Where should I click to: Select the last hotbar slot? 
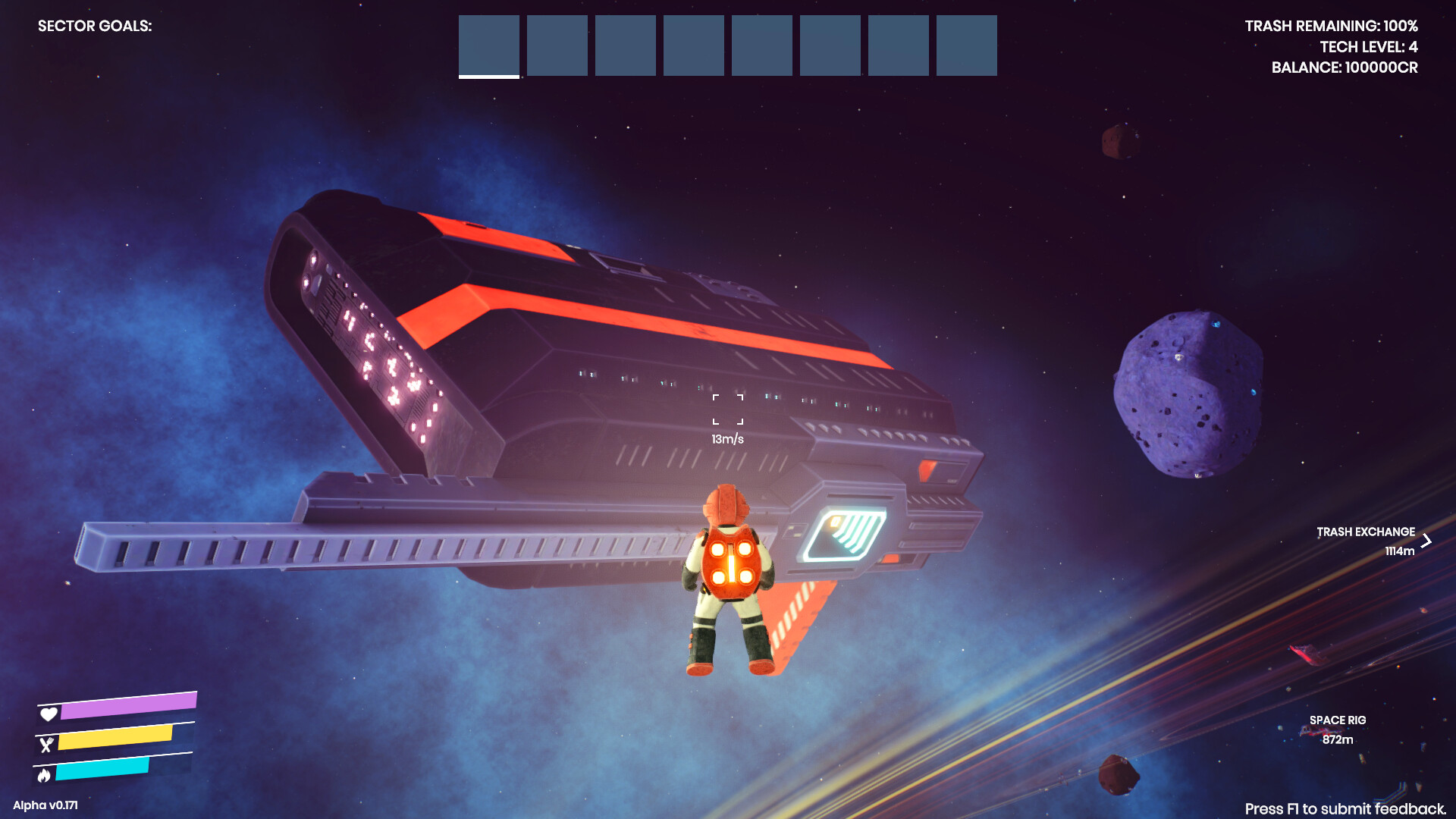[x=966, y=45]
